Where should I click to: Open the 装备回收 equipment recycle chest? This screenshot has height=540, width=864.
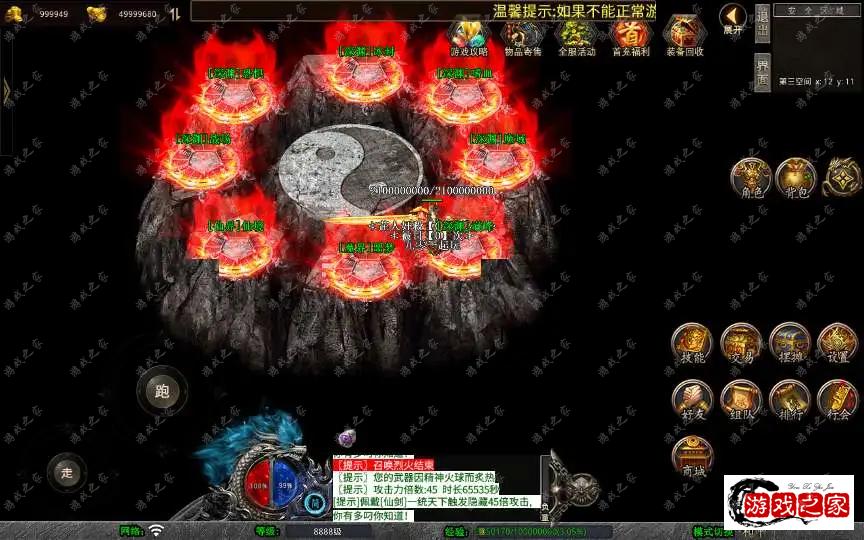685,35
